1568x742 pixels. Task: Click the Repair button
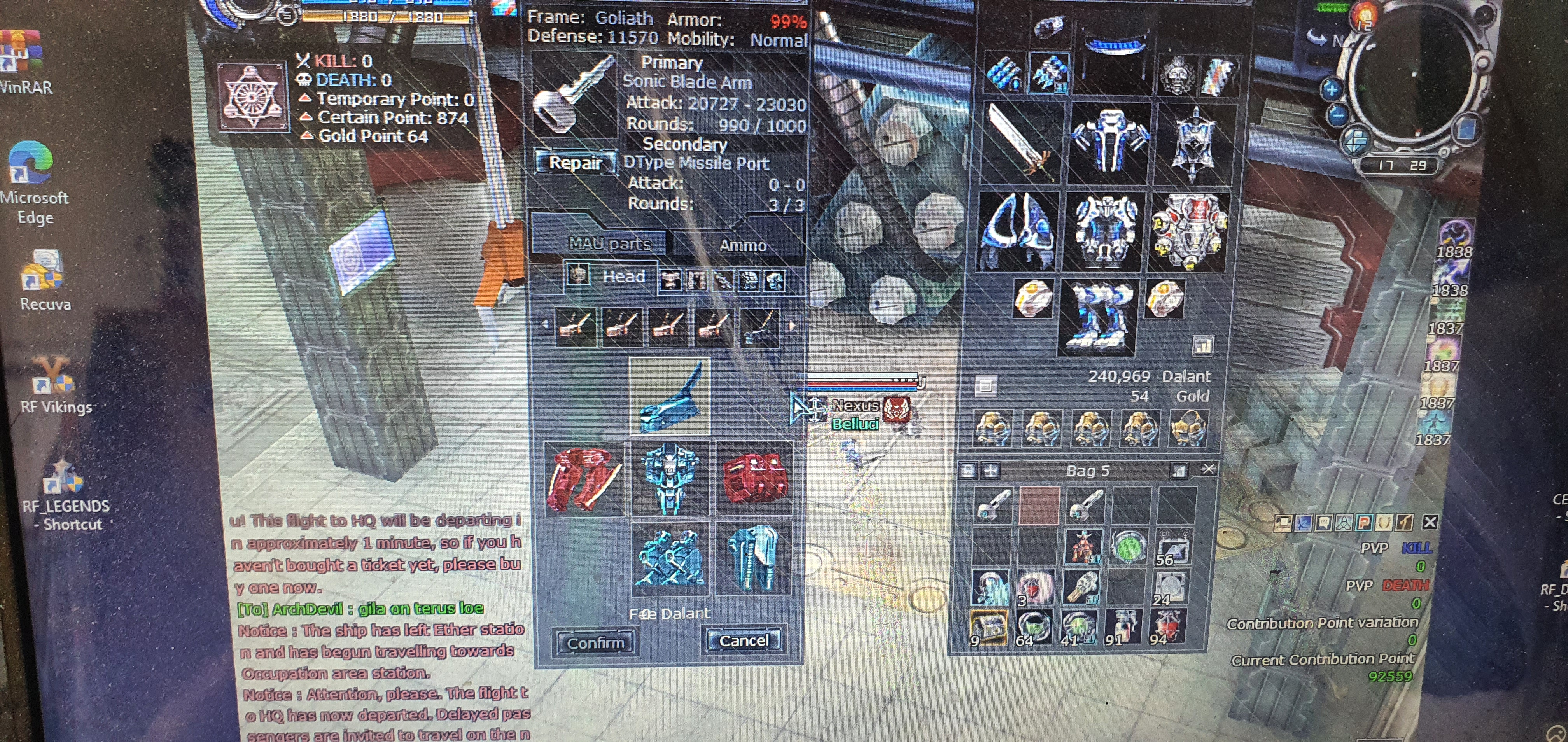pyautogui.click(x=575, y=163)
